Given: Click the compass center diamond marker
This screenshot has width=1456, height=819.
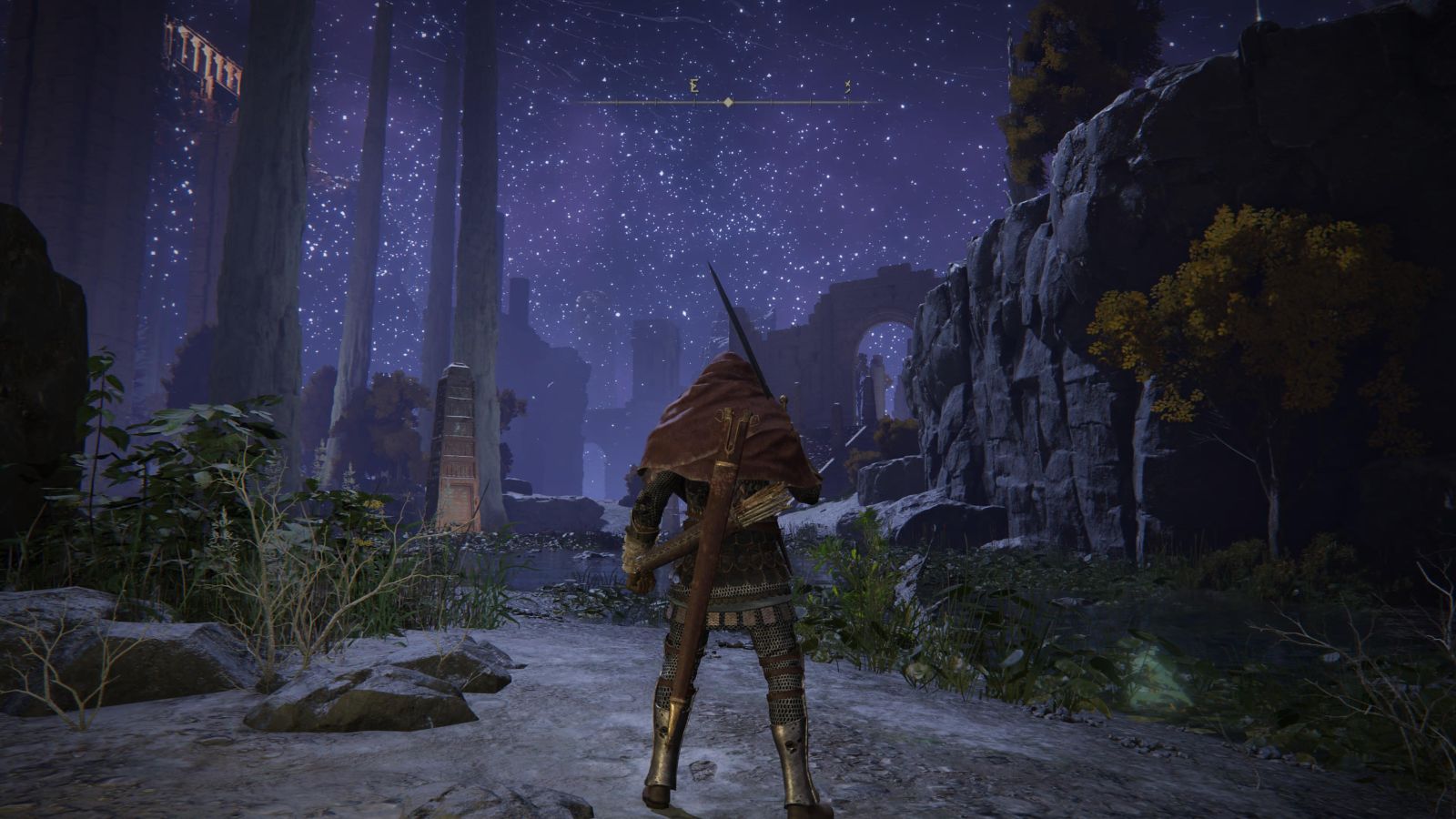Looking at the screenshot, I should tap(728, 103).
